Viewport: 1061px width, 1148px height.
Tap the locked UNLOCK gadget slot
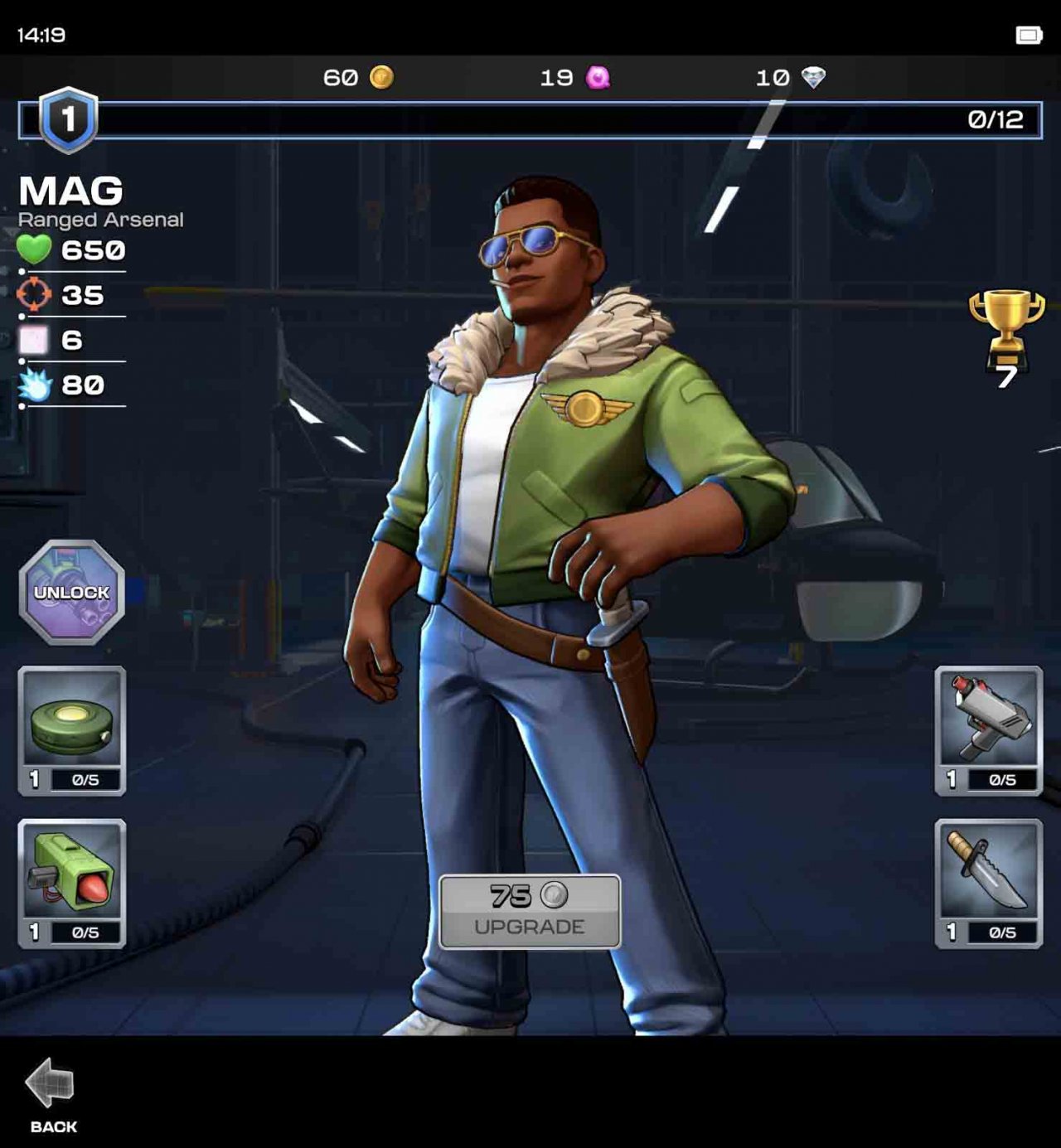70,594
